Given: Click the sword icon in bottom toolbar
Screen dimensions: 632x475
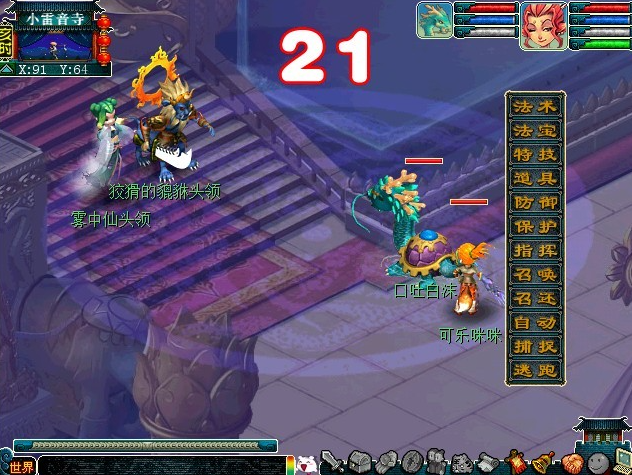Looking at the screenshot, I should [x=334, y=462].
